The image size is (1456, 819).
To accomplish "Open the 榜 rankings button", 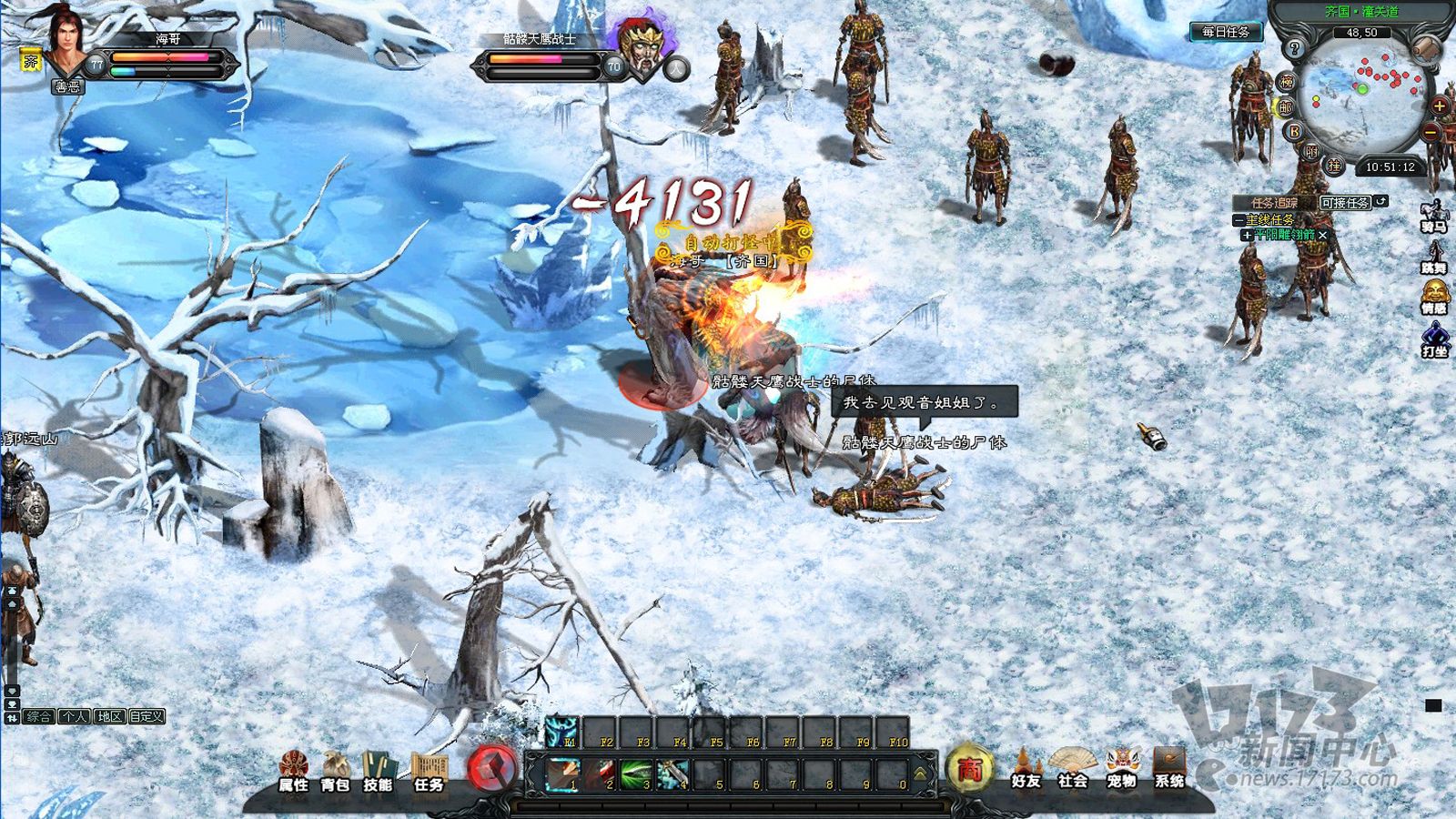I will (1287, 82).
